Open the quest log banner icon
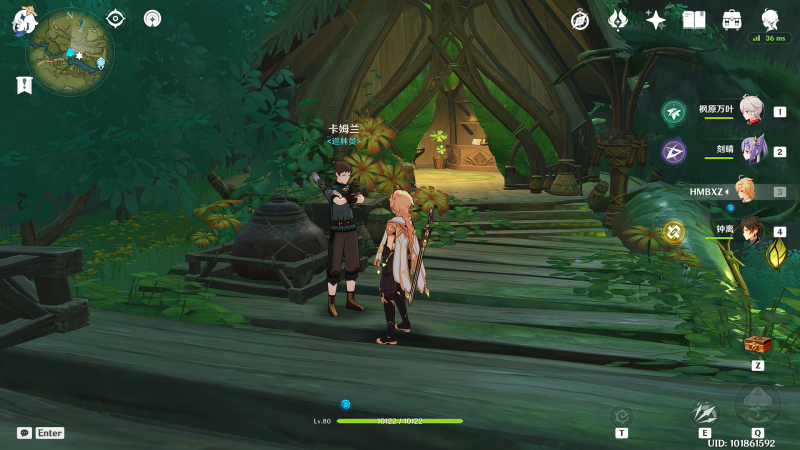The image size is (800, 450). pos(24,86)
